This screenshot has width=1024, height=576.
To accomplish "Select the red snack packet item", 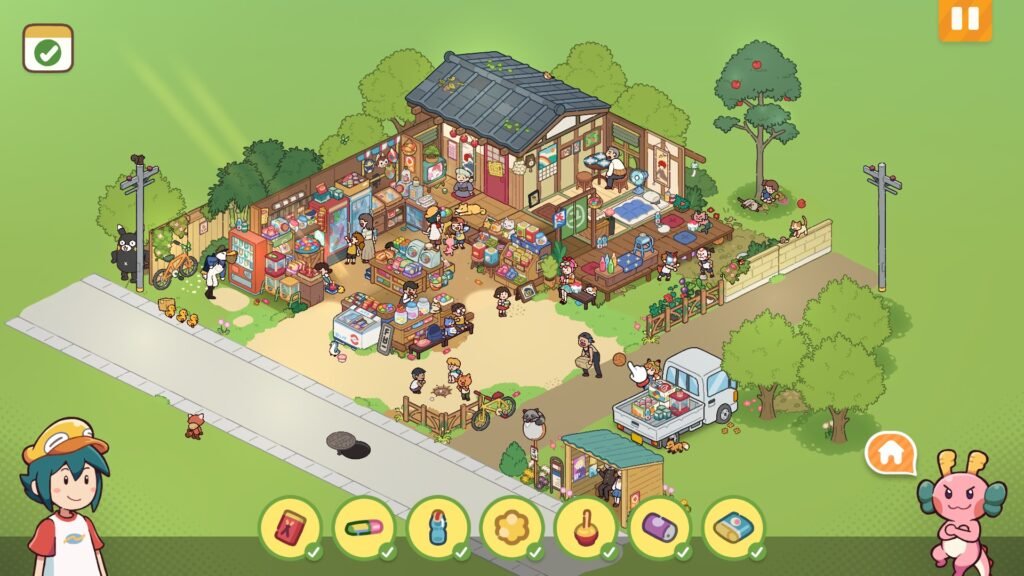I will click(291, 527).
